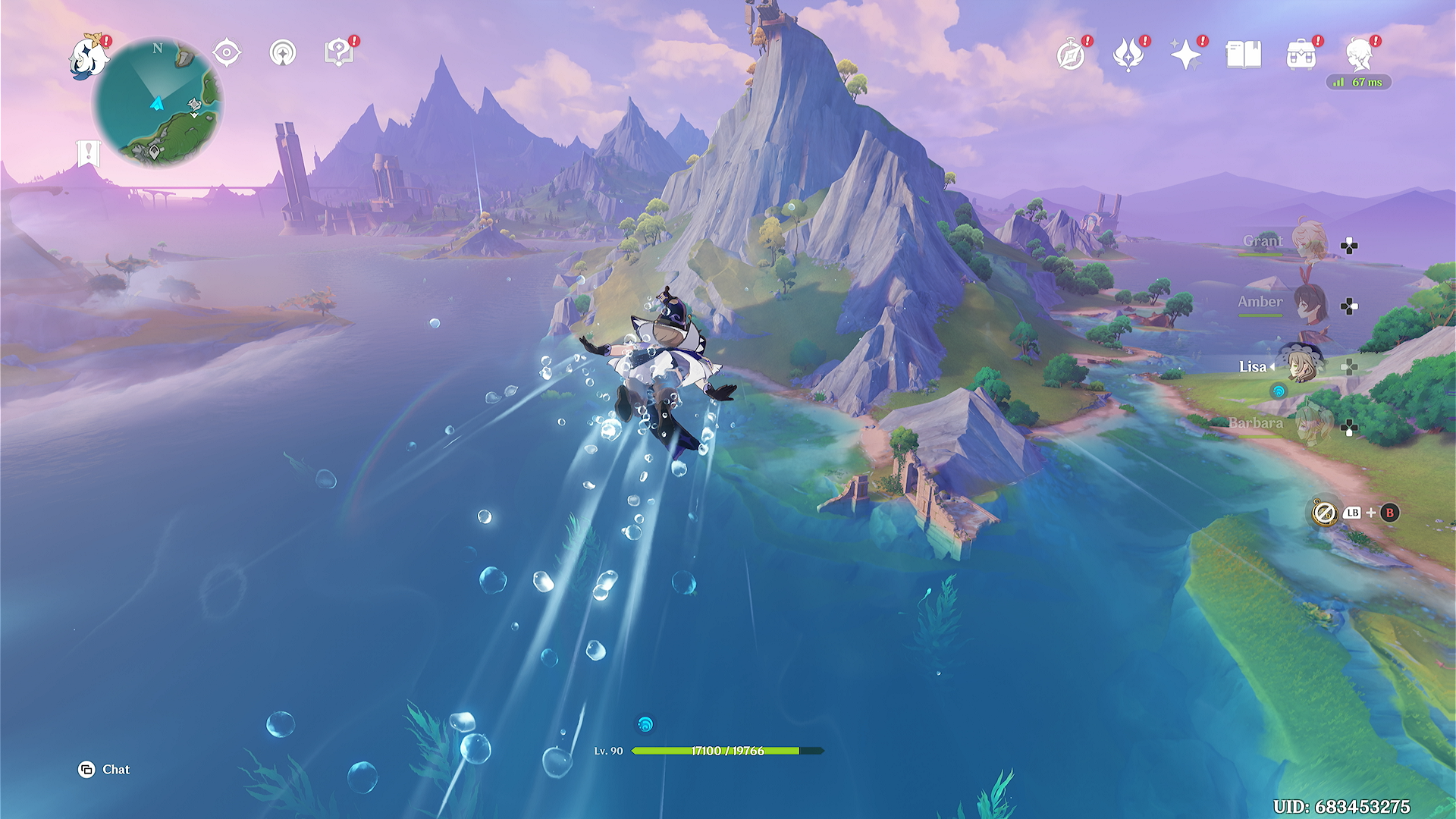Open the wish star icon
Image resolution: width=1456 pixels, height=819 pixels.
pos(1185,55)
